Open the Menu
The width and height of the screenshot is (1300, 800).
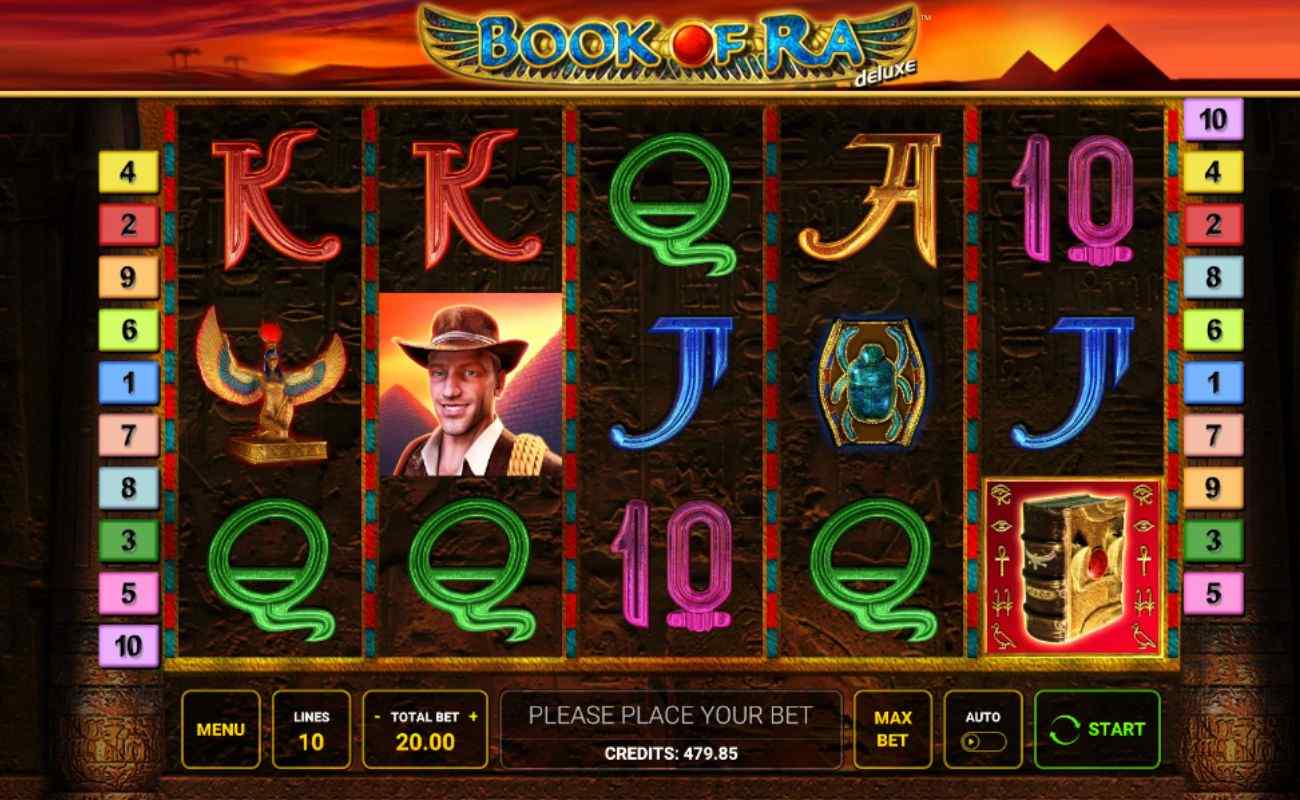tap(221, 729)
